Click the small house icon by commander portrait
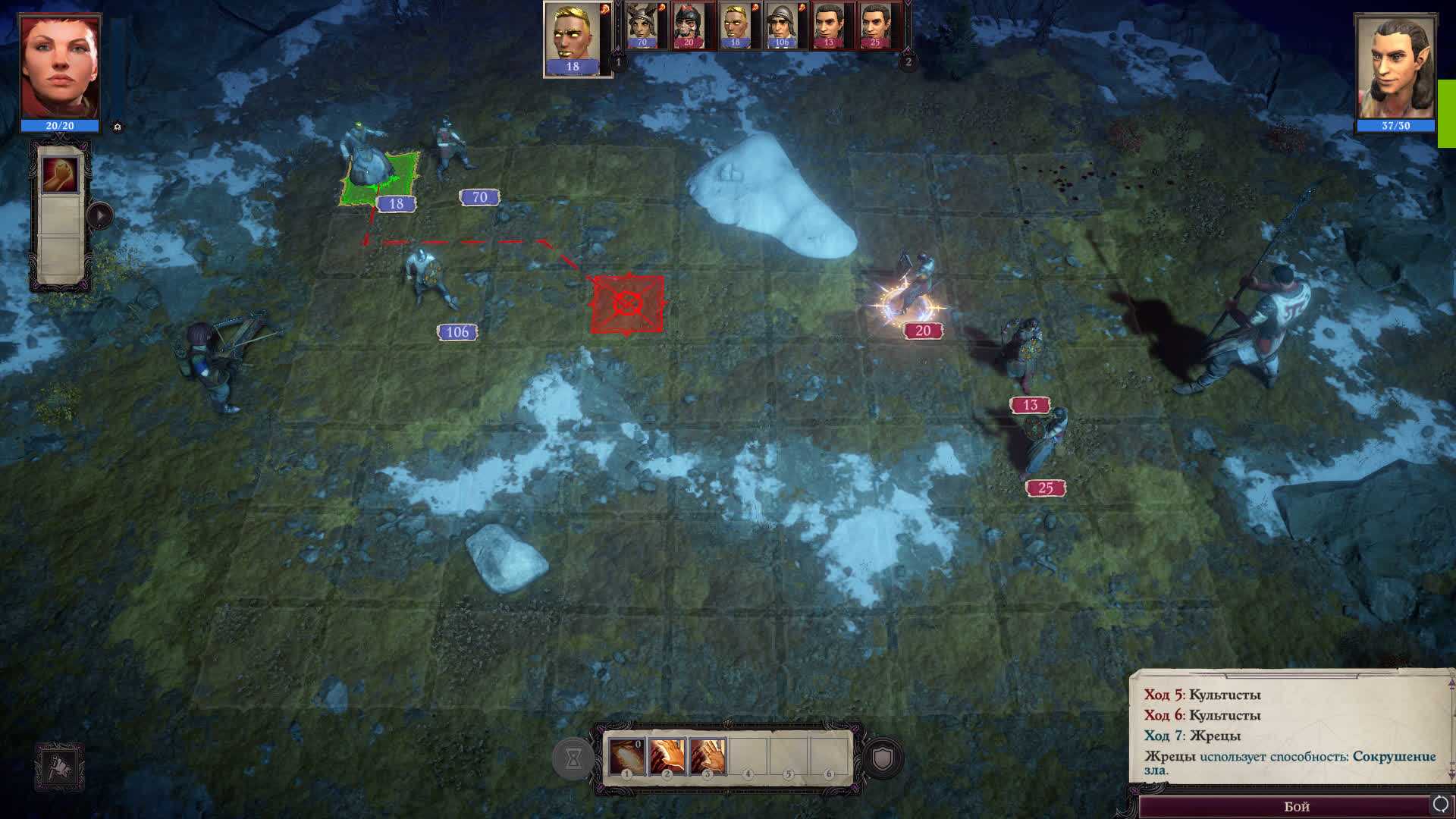This screenshot has width=1456, height=819. 118,127
